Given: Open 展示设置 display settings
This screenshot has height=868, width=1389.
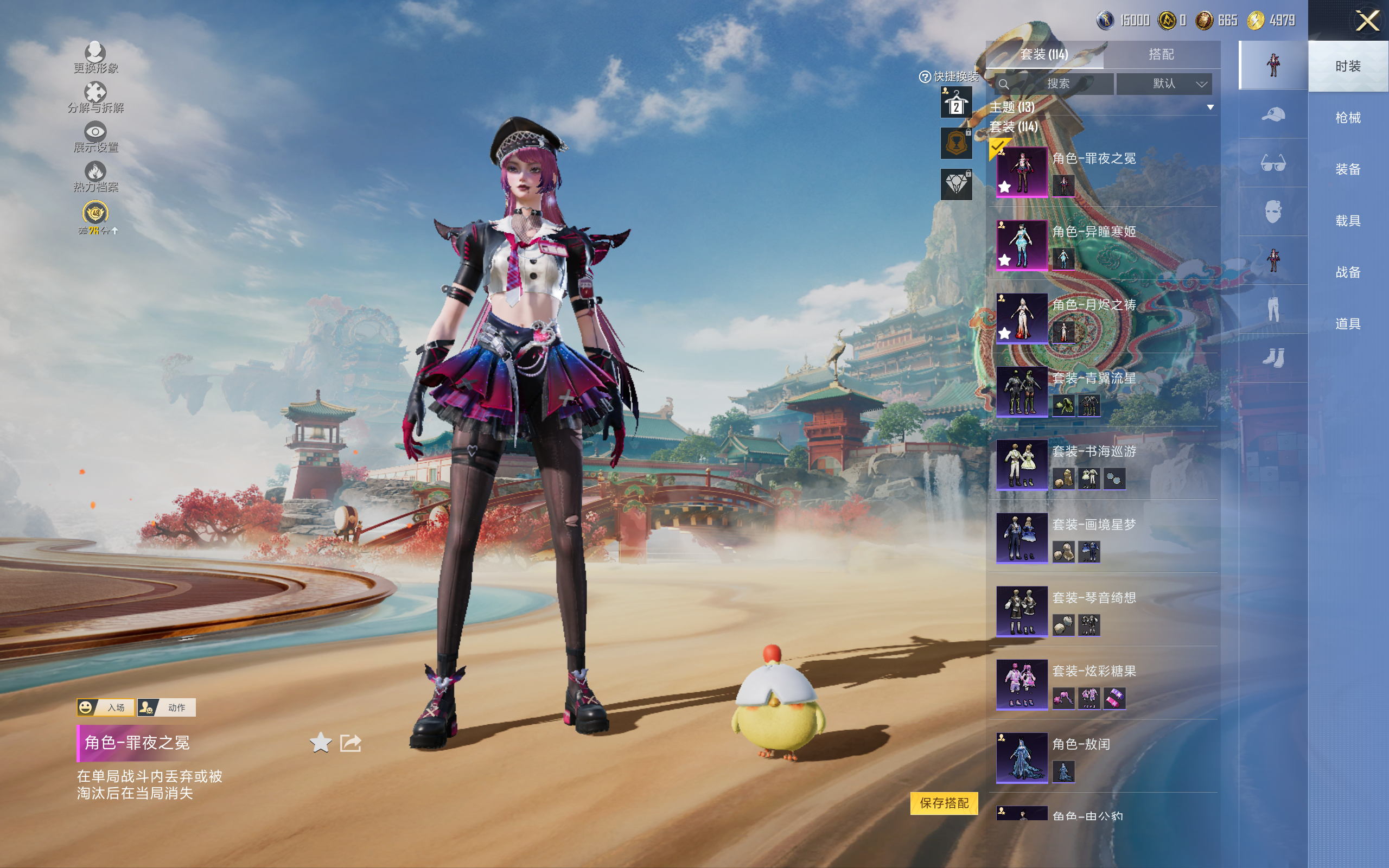Looking at the screenshot, I should click(95, 137).
